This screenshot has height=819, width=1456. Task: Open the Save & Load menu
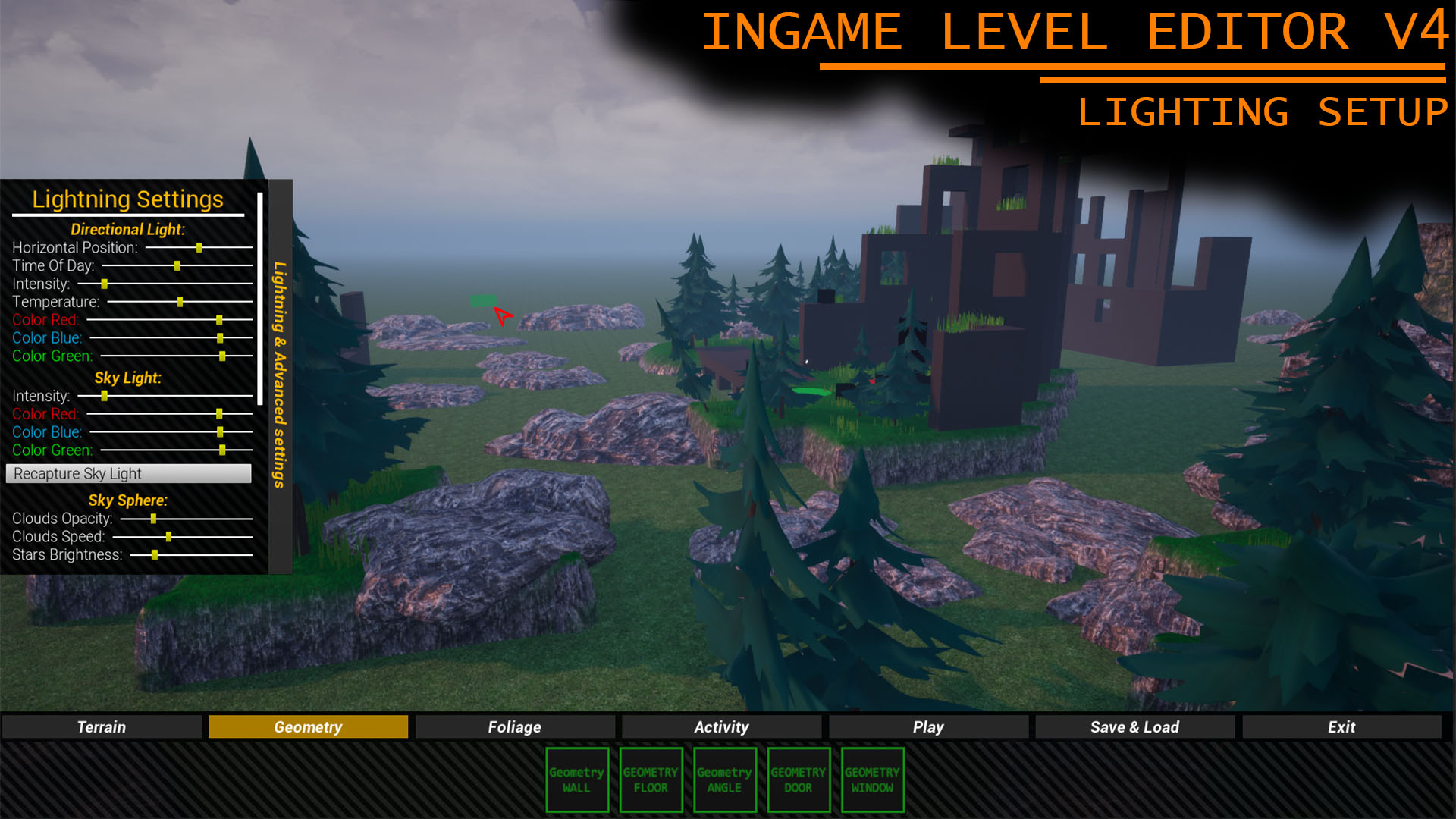tap(1134, 726)
